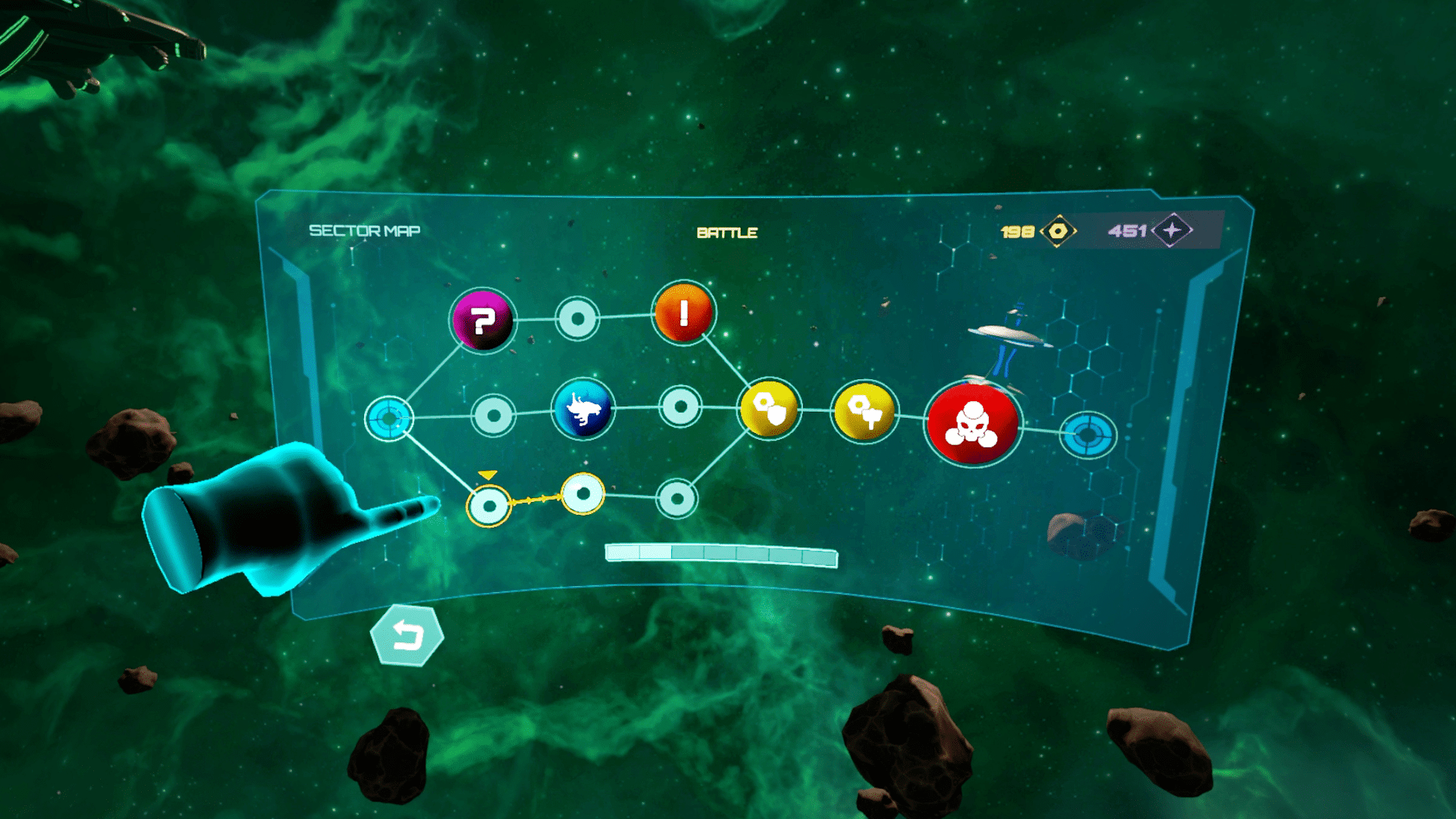Click the empty node right of the yellow path
This screenshot has width=1456, height=819.
679,499
